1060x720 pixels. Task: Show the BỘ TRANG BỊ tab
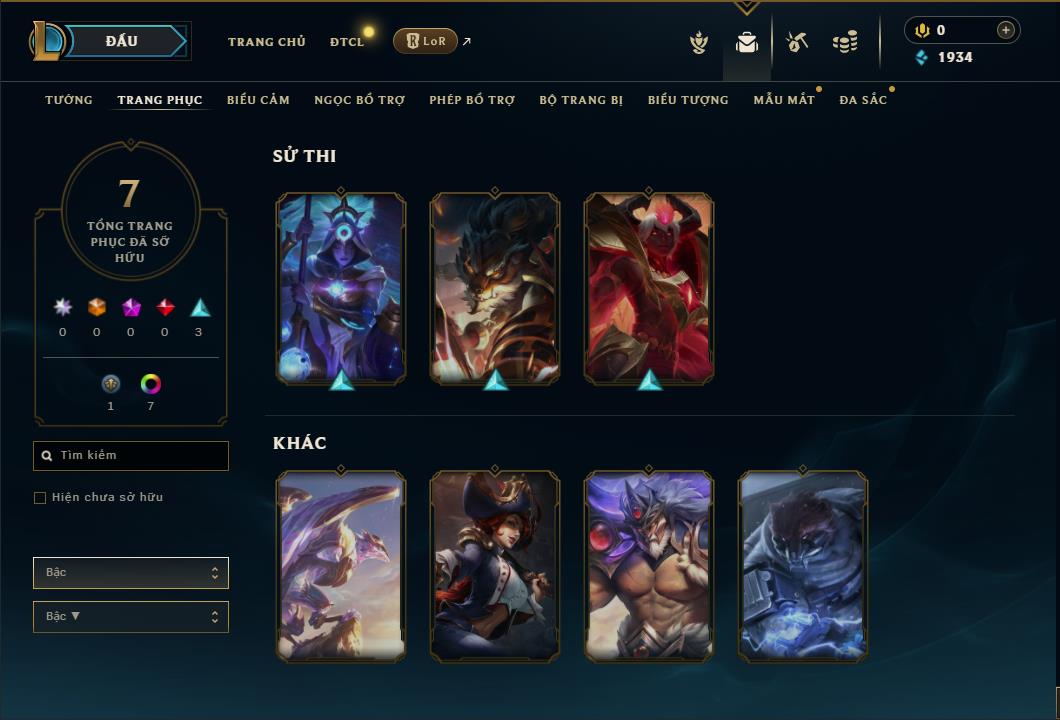[581, 100]
